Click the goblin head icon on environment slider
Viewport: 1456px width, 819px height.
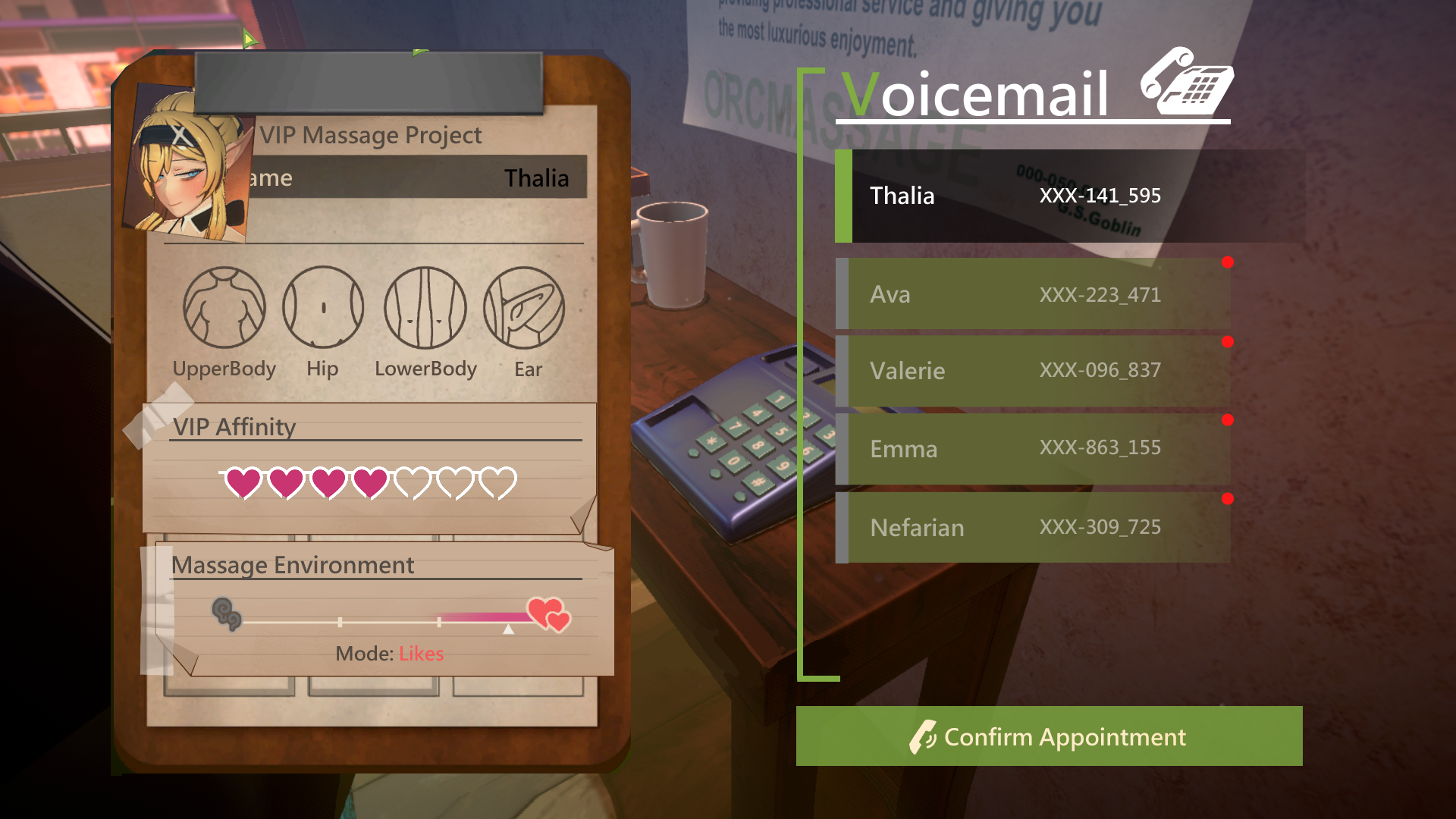pos(225,613)
